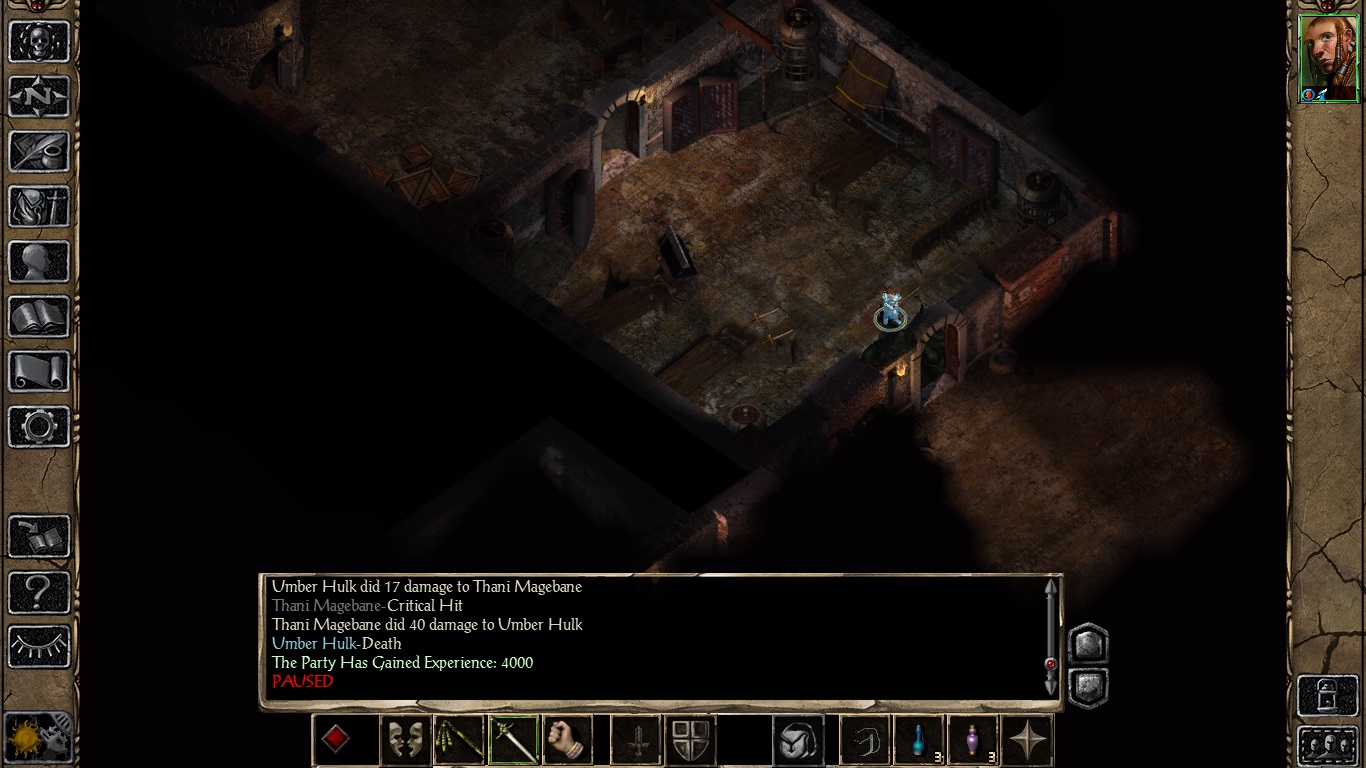The width and height of the screenshot is (1366, 768).
Task: Use the blue potion quick item
Action: pos(919,741)
